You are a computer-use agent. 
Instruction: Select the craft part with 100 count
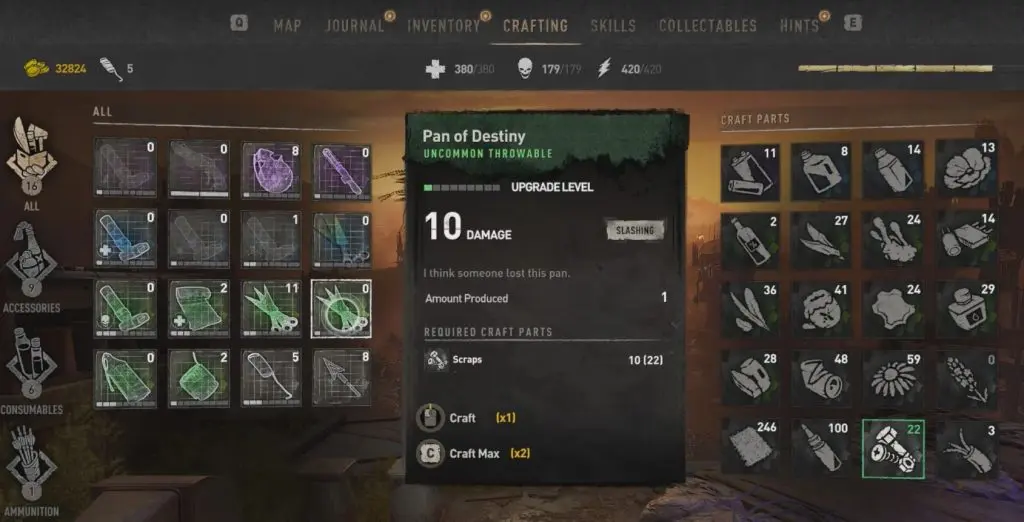pos(820,448)
